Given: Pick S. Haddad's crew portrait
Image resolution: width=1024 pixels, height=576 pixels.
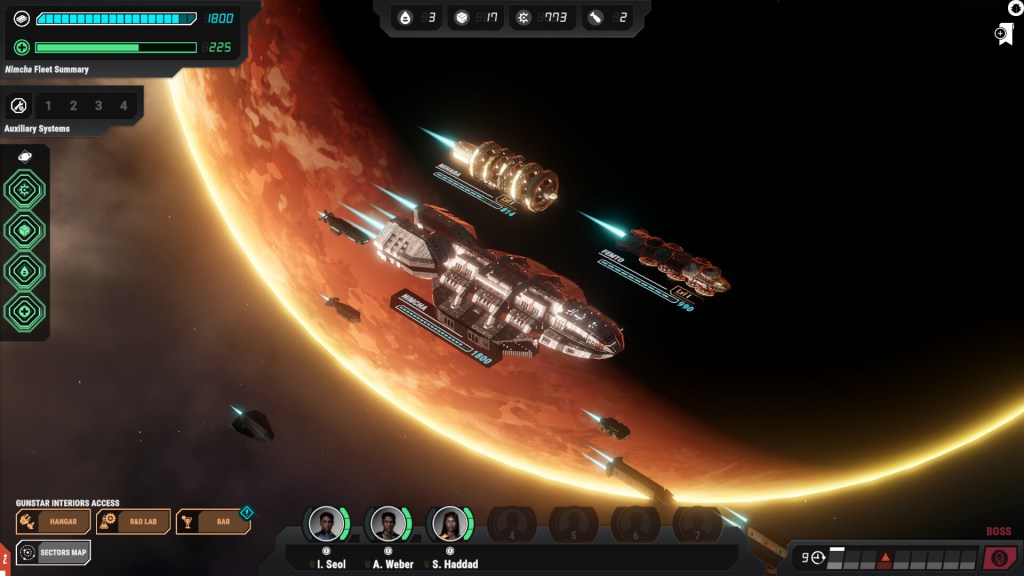Looking at the screenshot, I should pyautogui.click(x=449, y=524).
